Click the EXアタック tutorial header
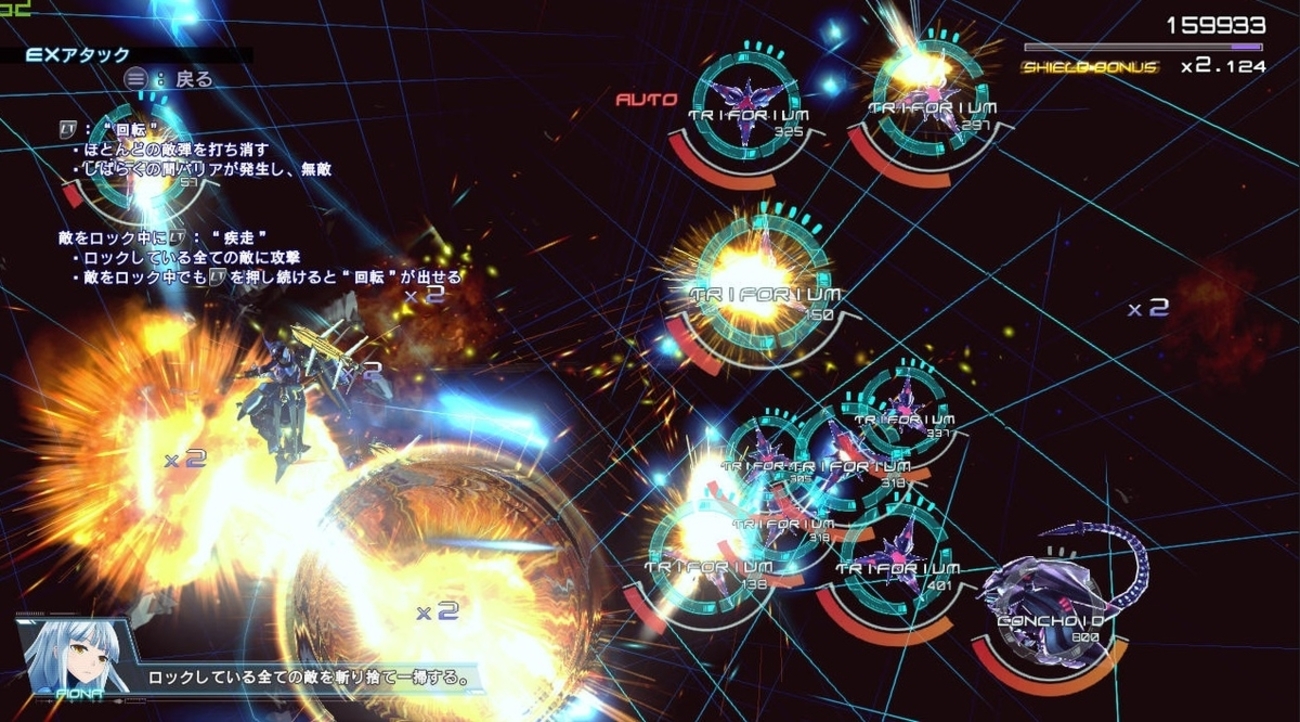The width and height of the screenshot is (1300, 722). click(78, 55)
